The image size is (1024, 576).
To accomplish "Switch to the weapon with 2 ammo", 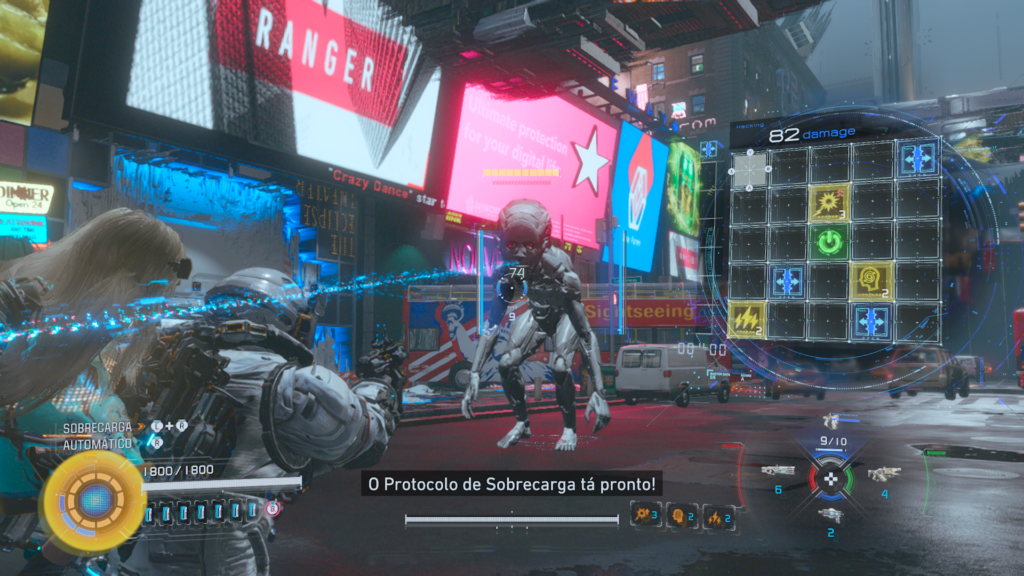I will coord(830,514).
